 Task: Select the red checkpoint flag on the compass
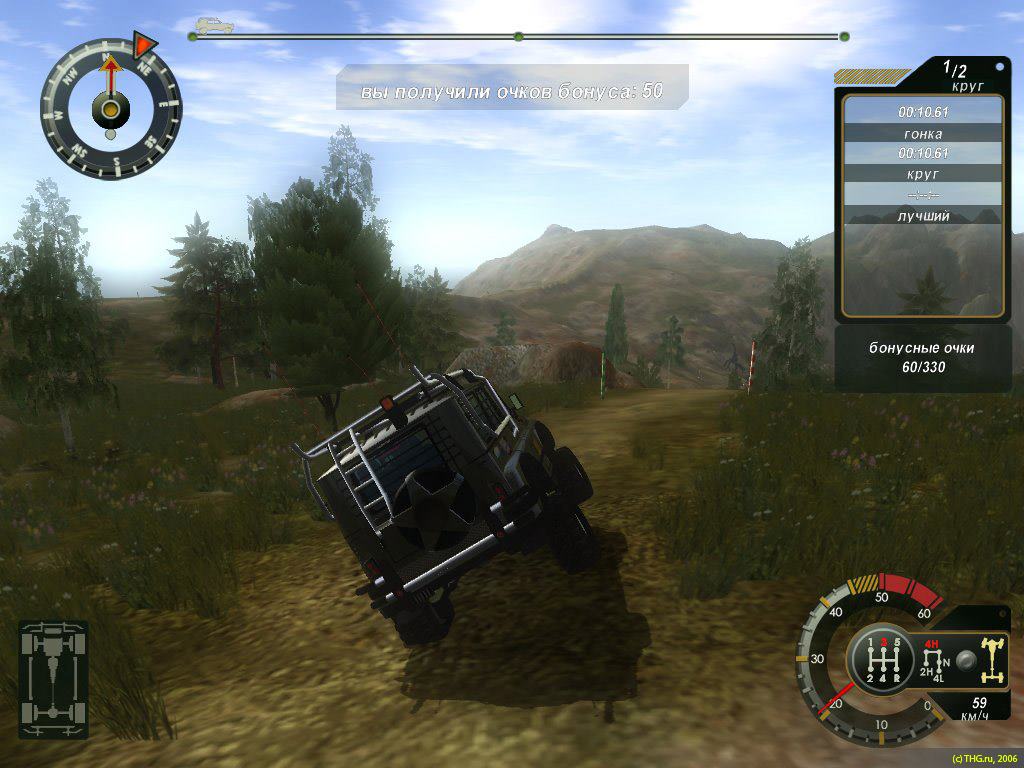pos(145,45)
